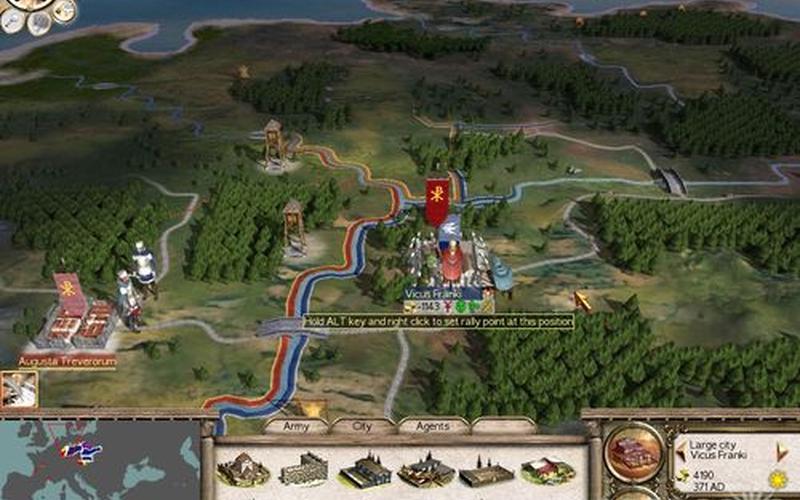Select the Augusta Treverorum settlement label
The height and width of the screenshot is (500, 800).
[67, 359]
